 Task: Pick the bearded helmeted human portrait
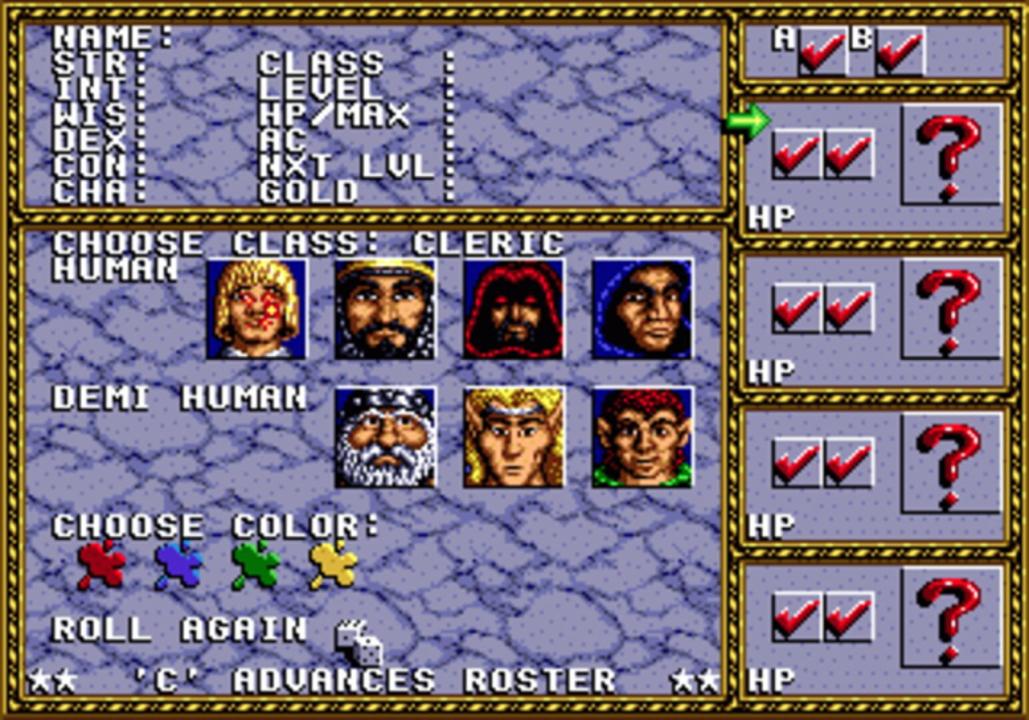[385, 309]
